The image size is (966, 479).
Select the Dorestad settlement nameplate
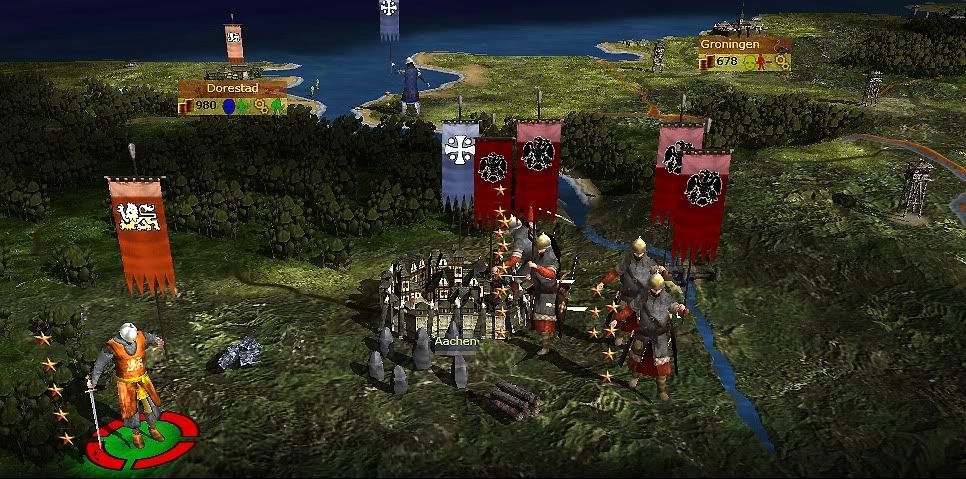click(x=232, y=88)
